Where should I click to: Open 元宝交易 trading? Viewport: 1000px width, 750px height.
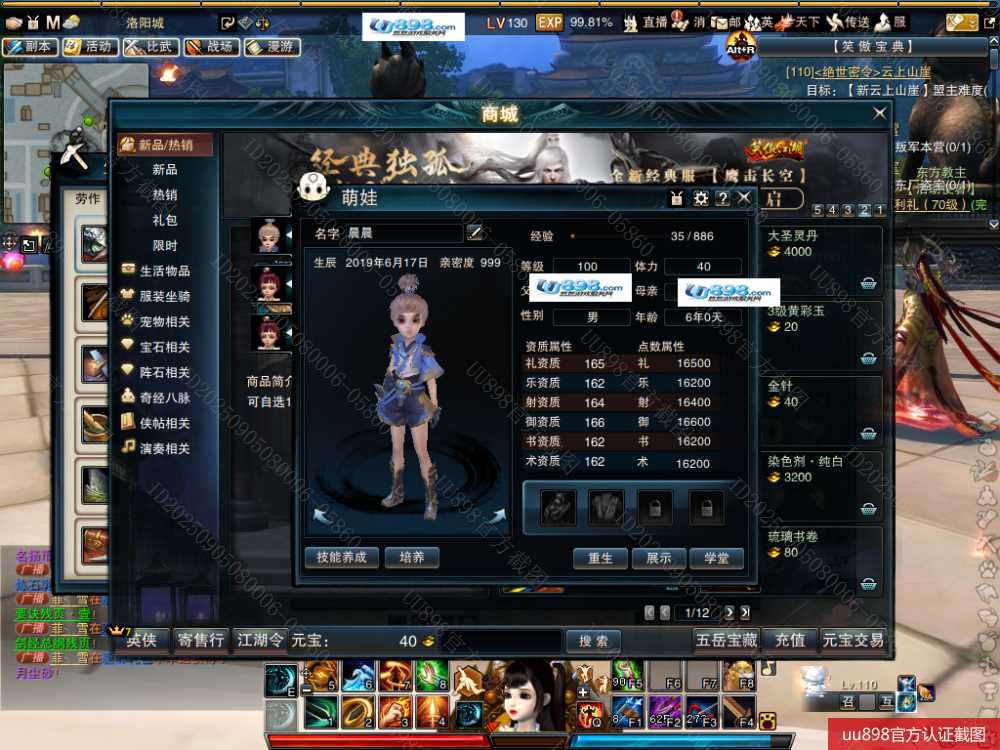coord(853,640)
